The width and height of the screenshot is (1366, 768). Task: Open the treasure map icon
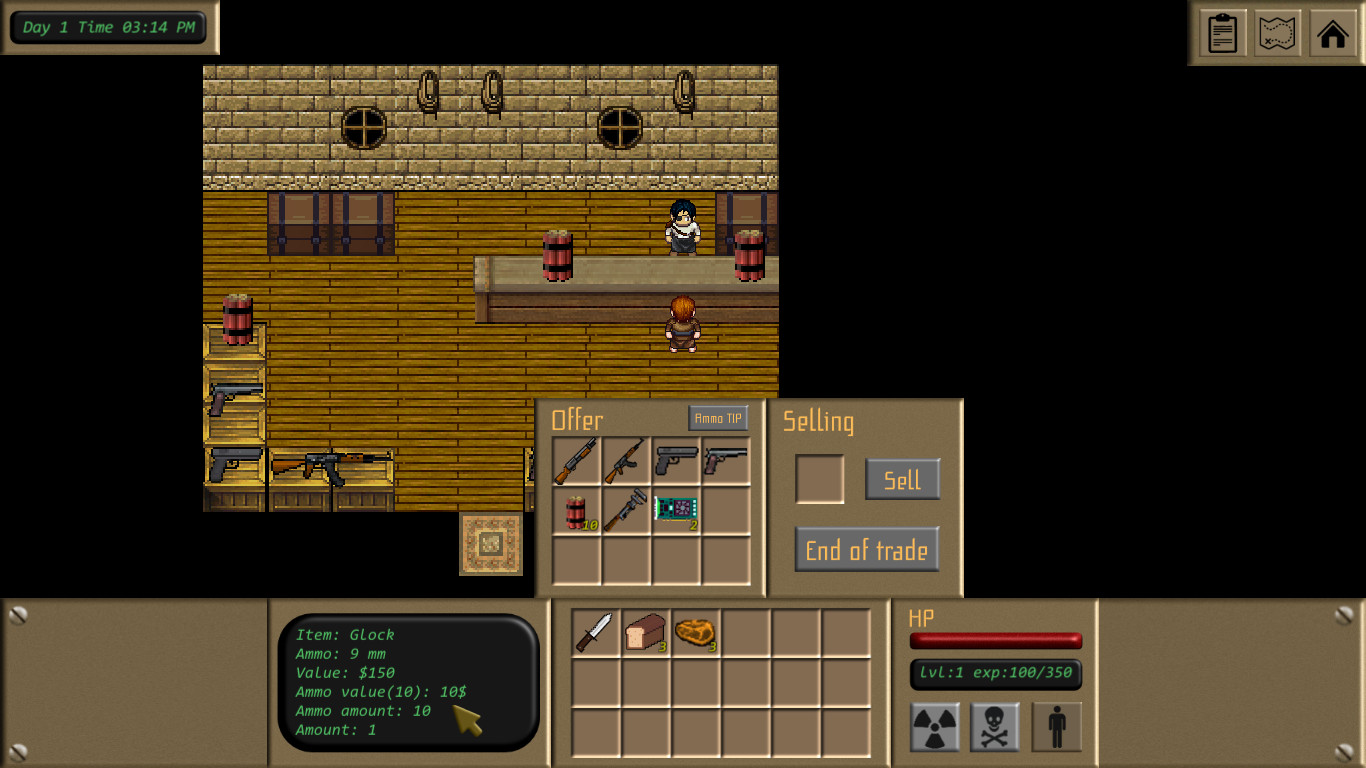(x=1276, y=33)
